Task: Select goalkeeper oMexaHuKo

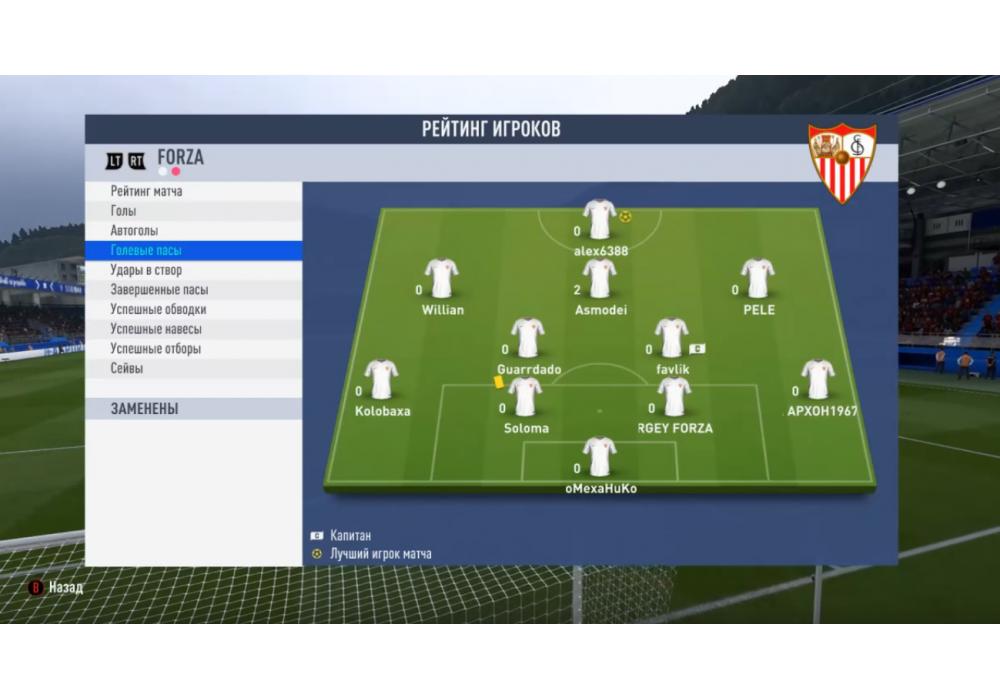Action: pyautogui.click(x=600, y=456)
